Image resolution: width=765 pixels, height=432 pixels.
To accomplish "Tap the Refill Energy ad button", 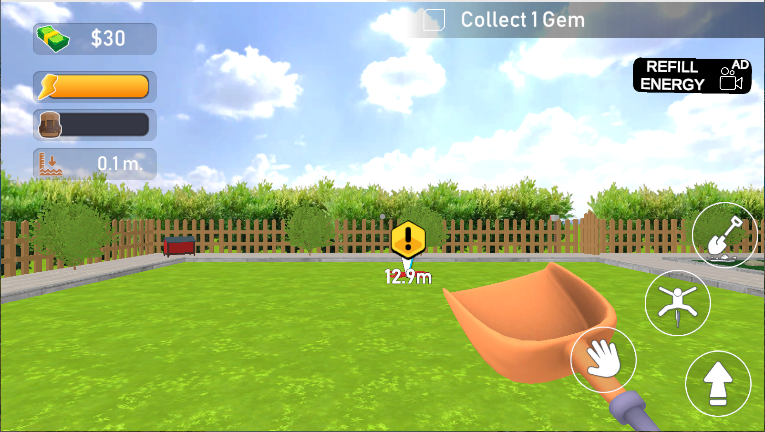I will (692, 75).
